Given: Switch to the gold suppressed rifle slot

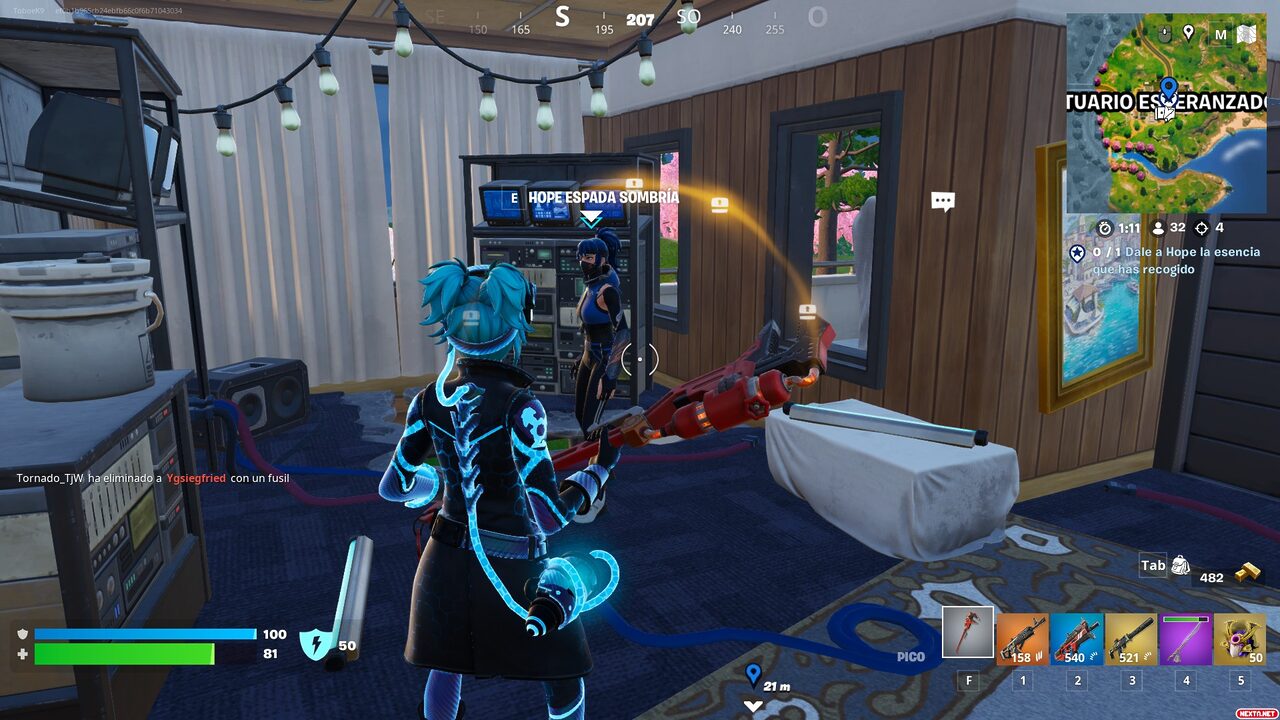Looking at the screenshot, I should pyautogui.click(x=1131, y=639).
